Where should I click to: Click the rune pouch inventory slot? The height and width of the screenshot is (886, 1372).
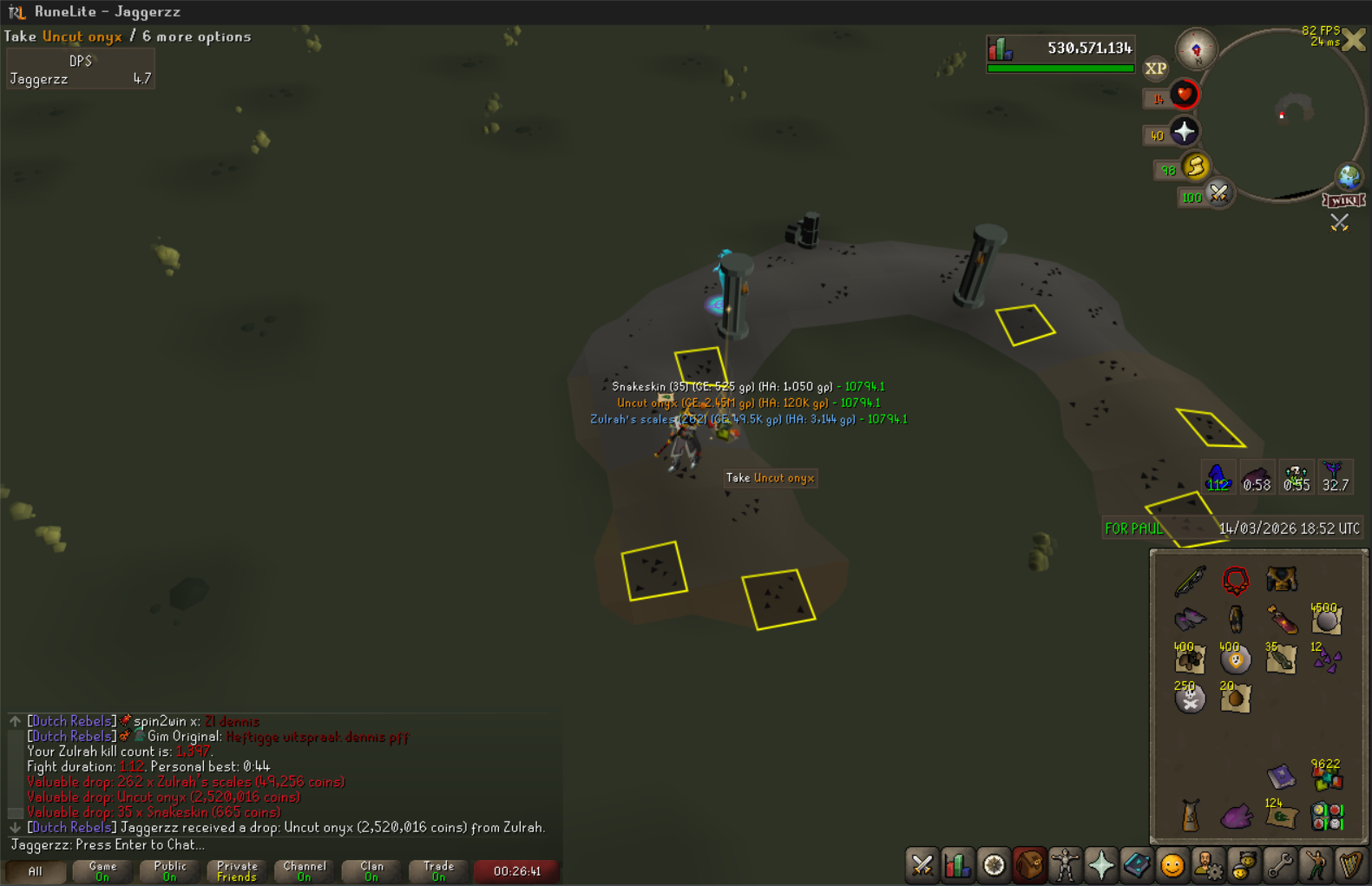[1327, 816]
